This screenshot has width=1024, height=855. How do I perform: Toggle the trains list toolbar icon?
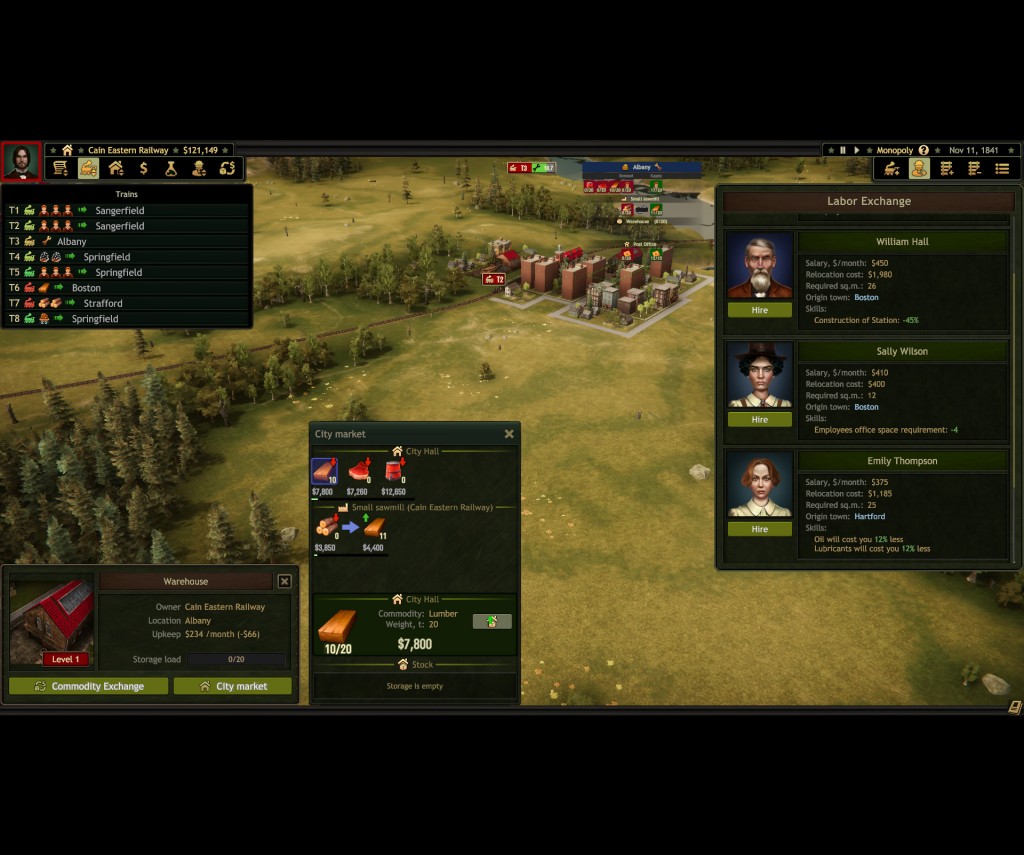88,168
